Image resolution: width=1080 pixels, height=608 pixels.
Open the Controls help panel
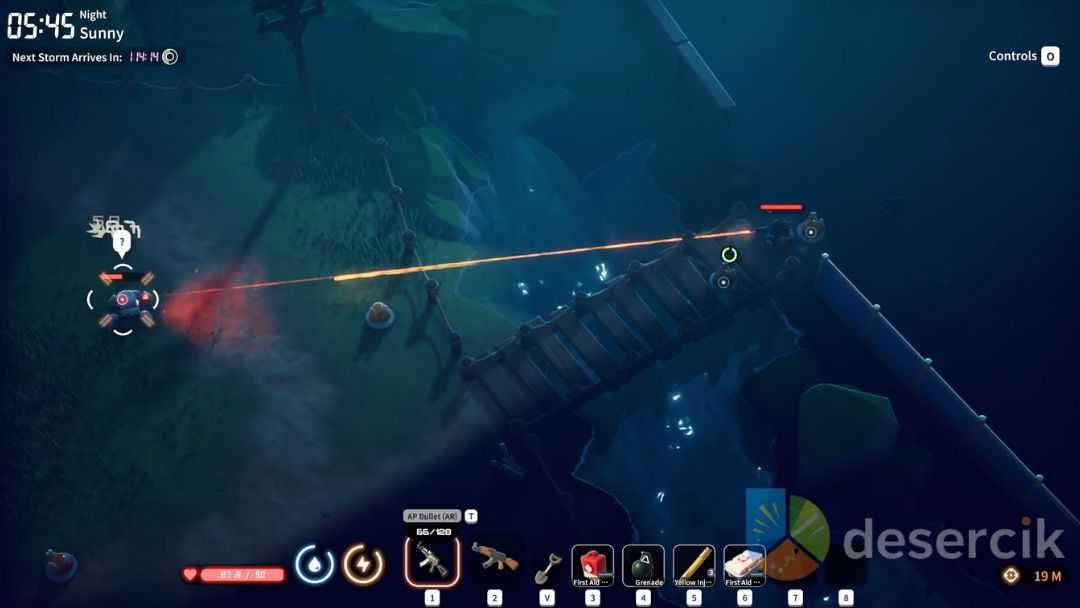(1023, 56)
